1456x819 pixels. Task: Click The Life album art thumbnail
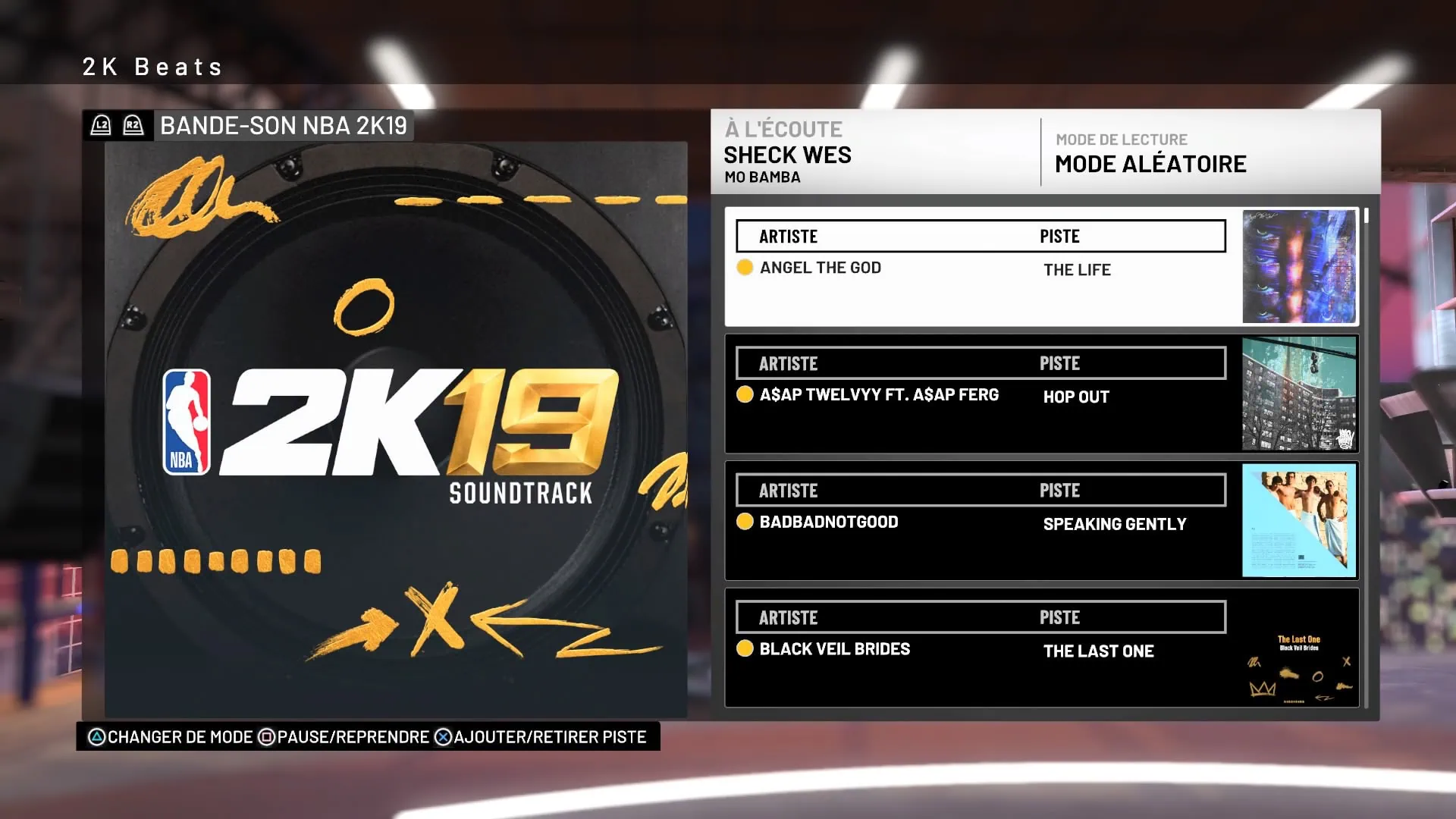(1298, 267)
